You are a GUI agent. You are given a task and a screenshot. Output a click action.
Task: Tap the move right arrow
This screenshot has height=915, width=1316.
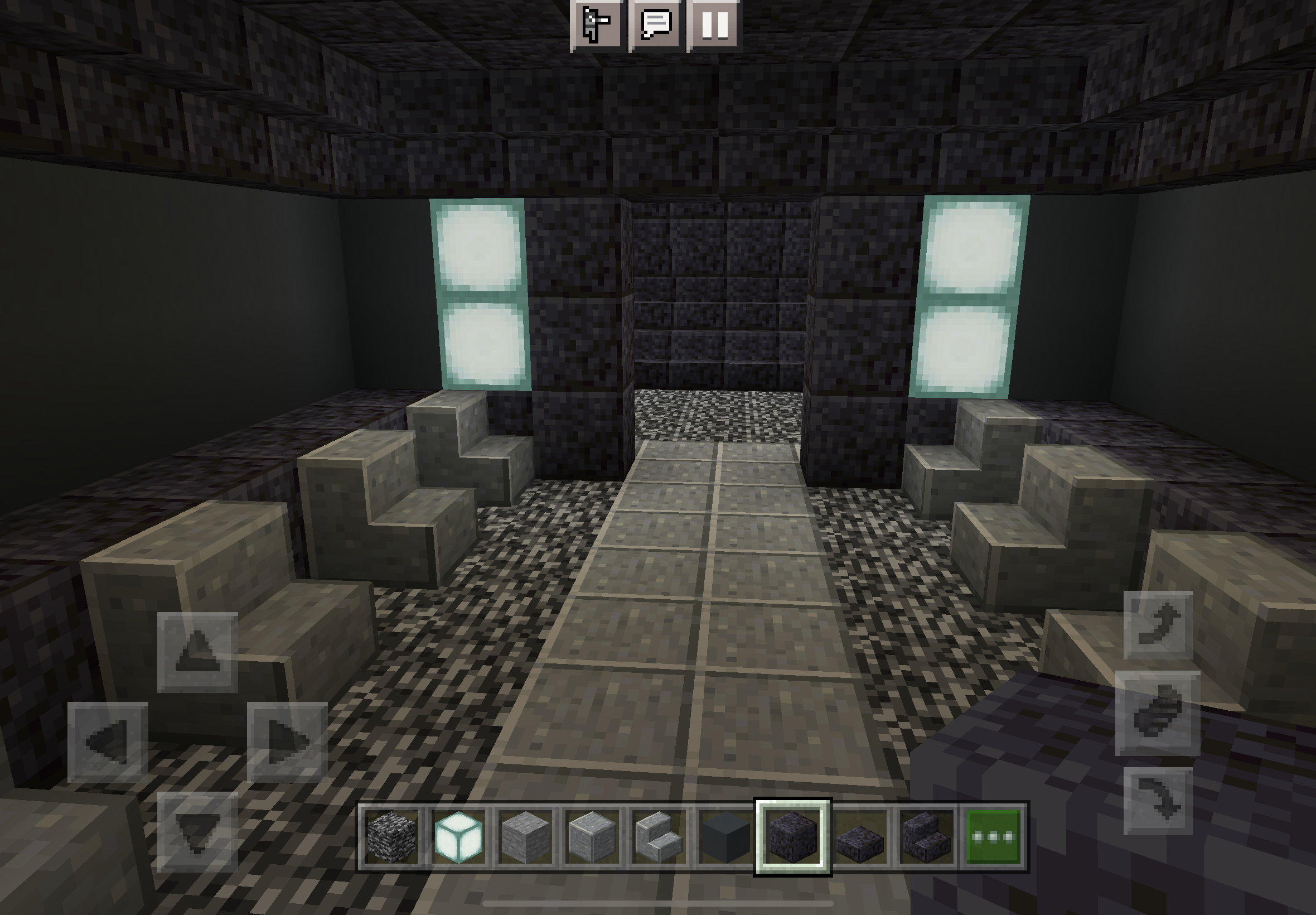(287, 742)
